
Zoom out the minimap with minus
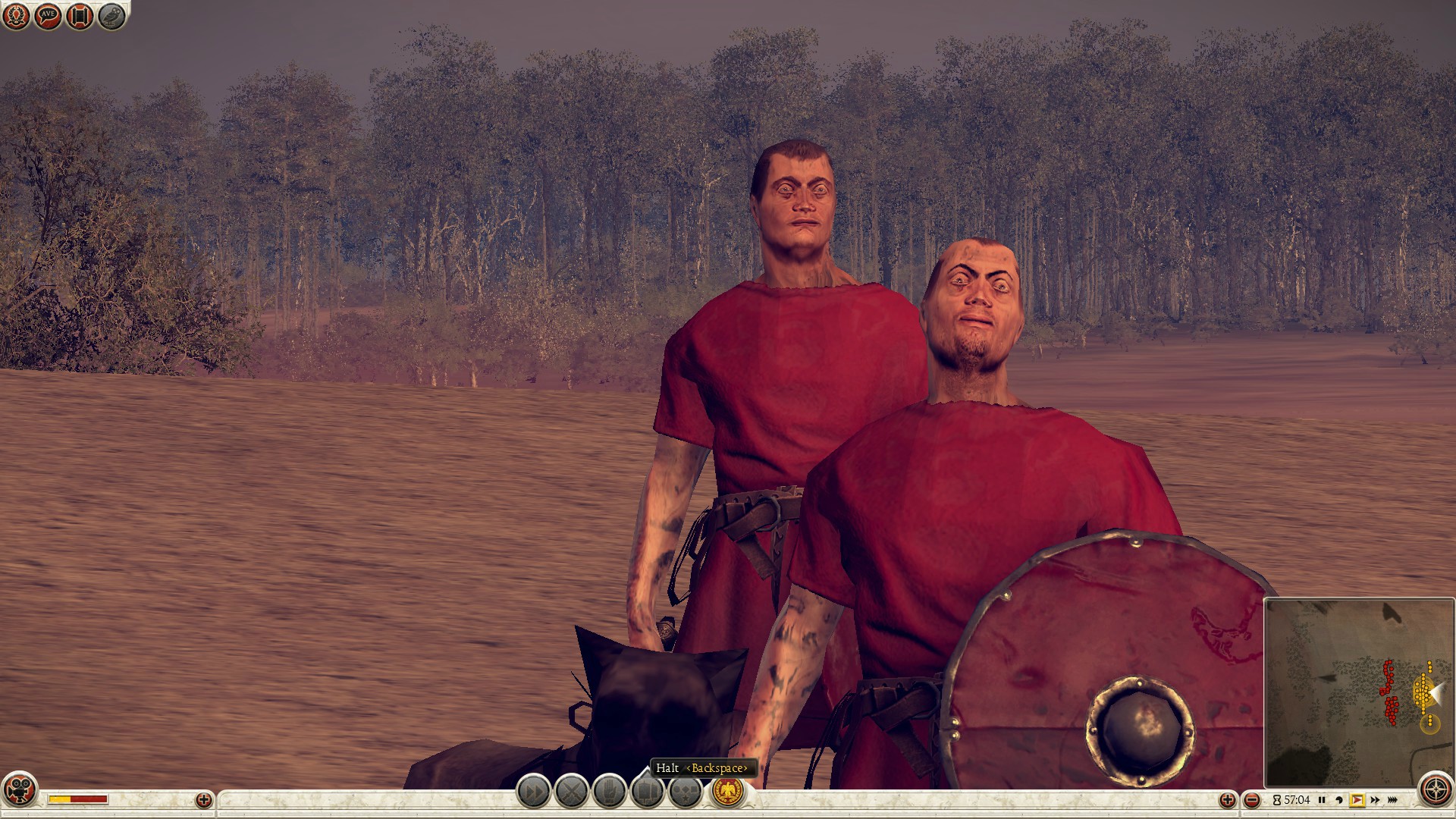tap(1252, 800)
